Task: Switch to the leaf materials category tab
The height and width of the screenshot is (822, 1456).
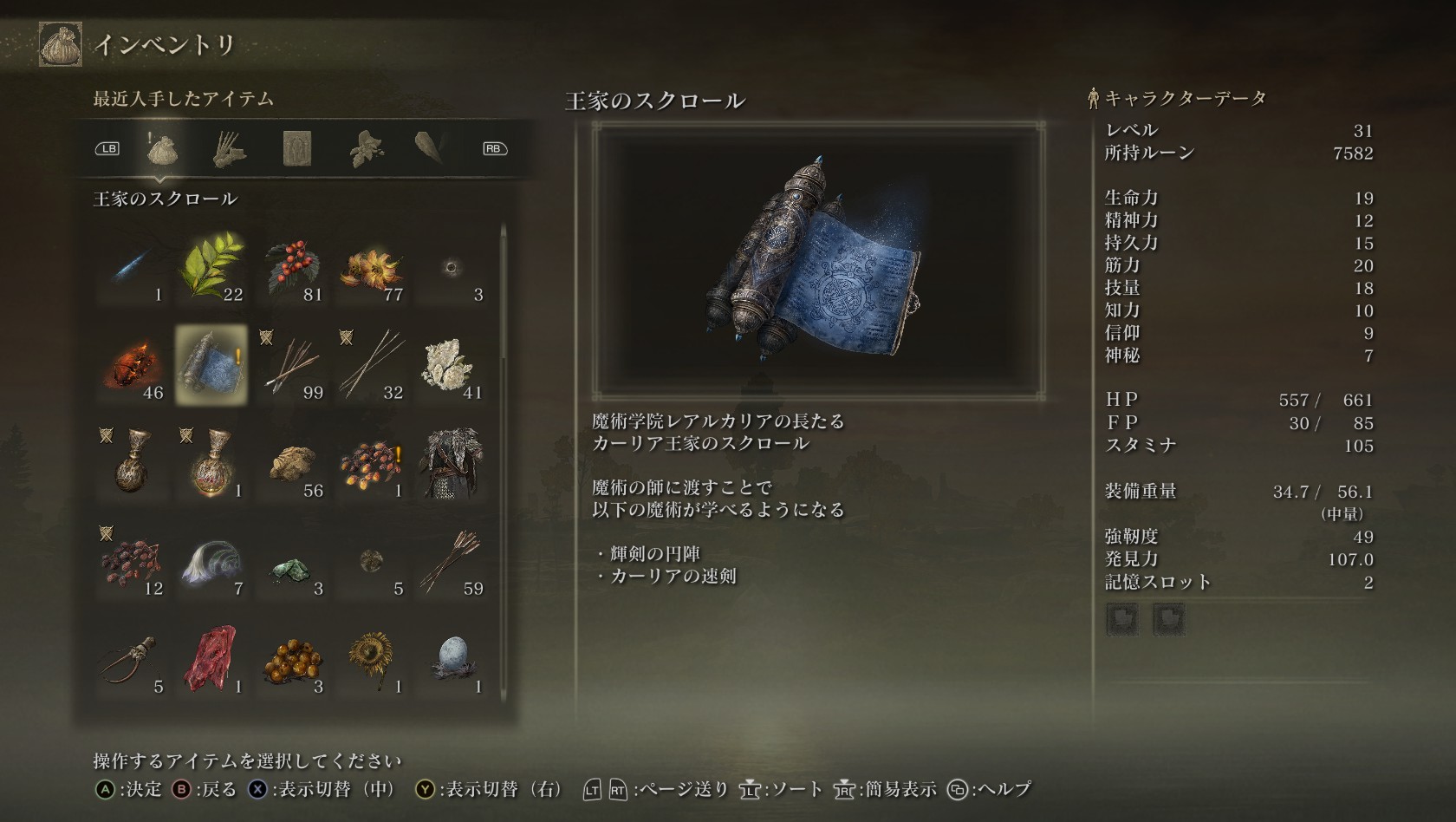Action: coord(366,149)
